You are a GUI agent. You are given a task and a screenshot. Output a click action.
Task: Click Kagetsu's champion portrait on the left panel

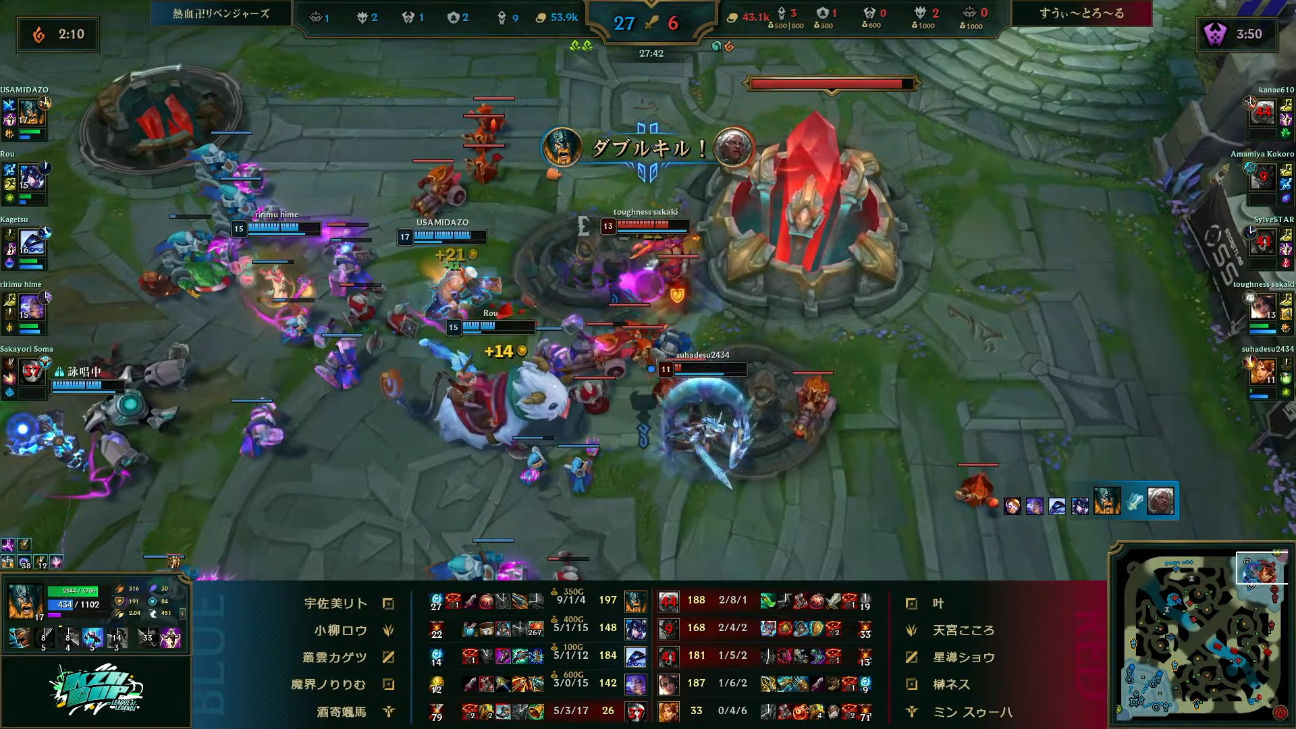pos(32,240)
